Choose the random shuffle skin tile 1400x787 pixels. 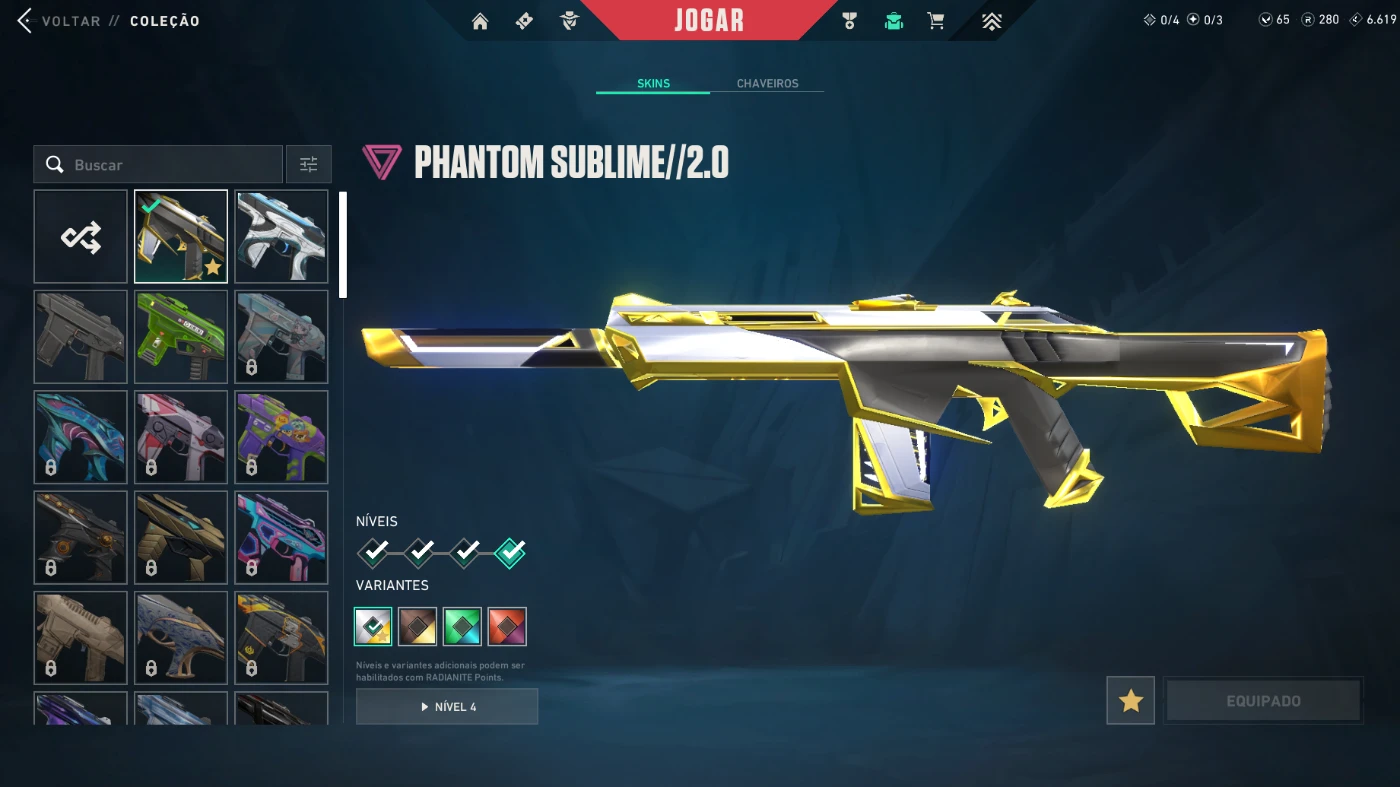(81, 237)
